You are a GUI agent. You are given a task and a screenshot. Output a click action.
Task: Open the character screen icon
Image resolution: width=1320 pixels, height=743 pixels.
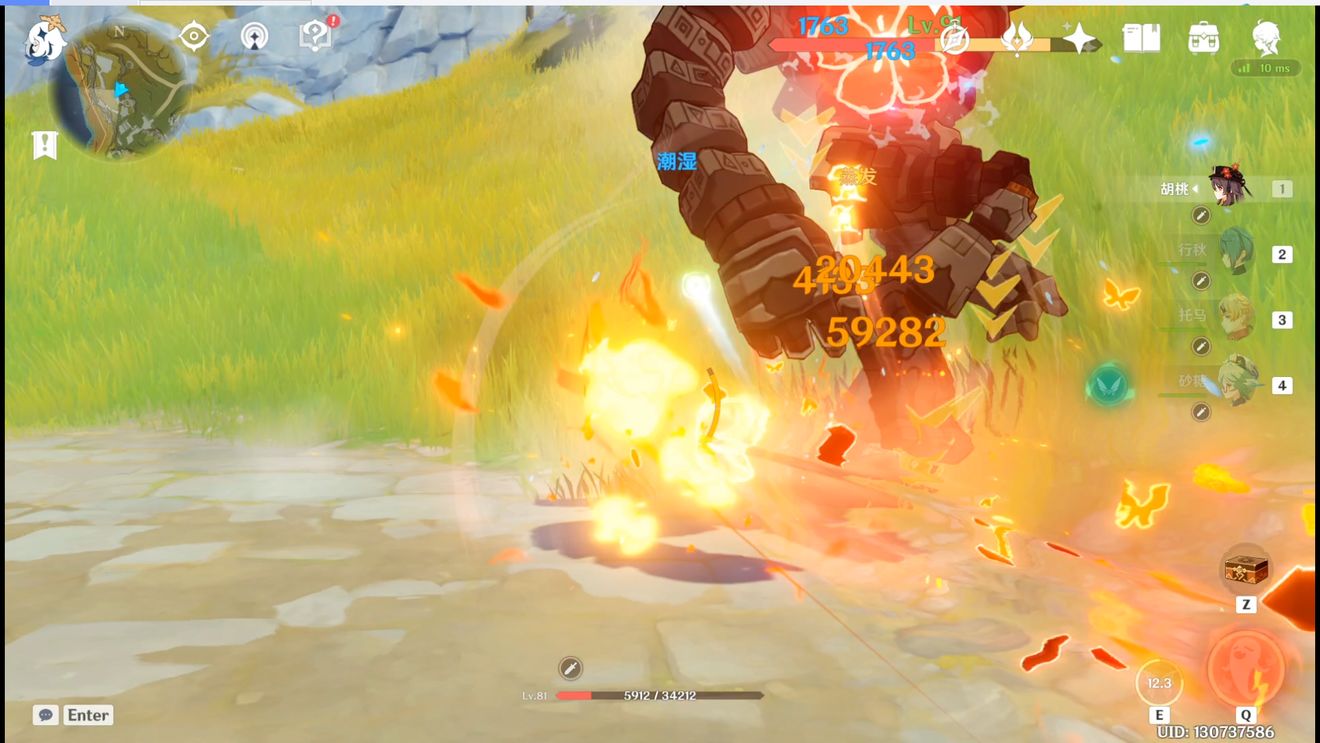[x=1267, y=38]
